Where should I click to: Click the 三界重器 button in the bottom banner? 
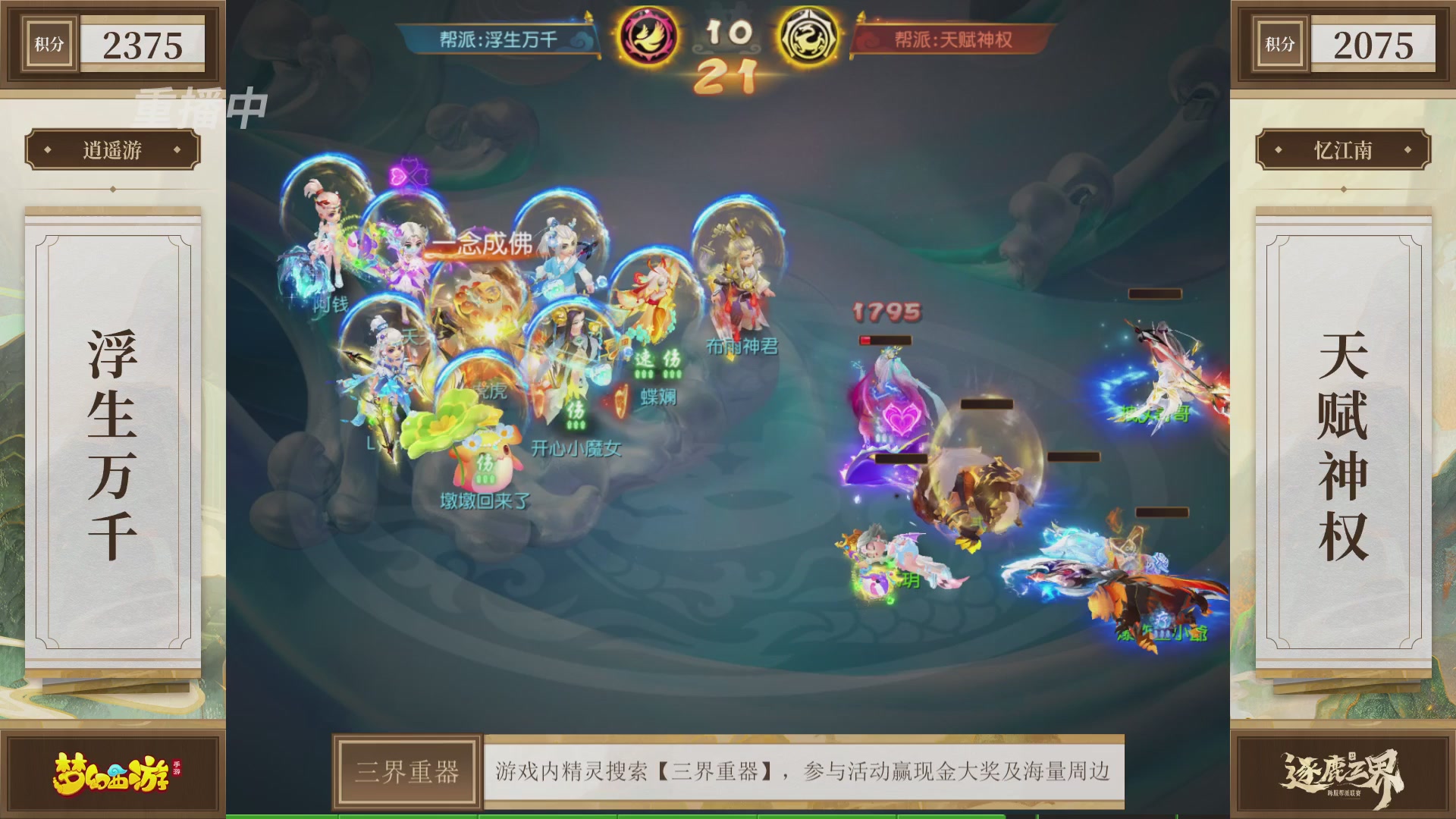407,772
